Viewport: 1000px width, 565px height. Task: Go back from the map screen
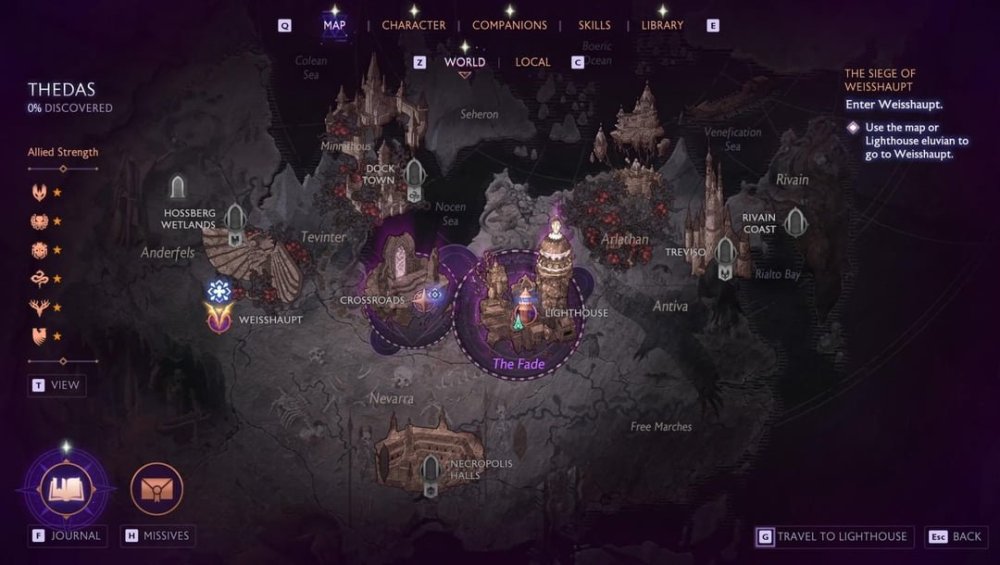[x=955, y=537]
